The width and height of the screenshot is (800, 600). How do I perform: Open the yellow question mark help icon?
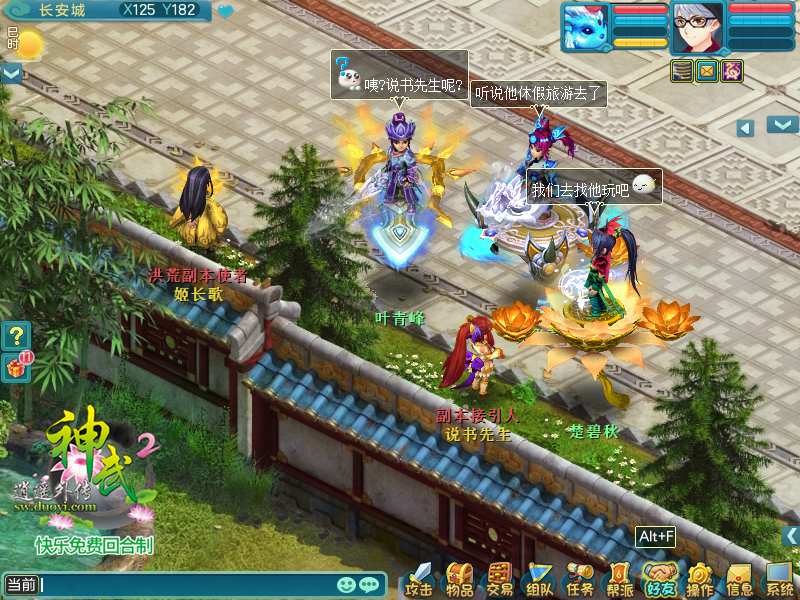point(16,335)
